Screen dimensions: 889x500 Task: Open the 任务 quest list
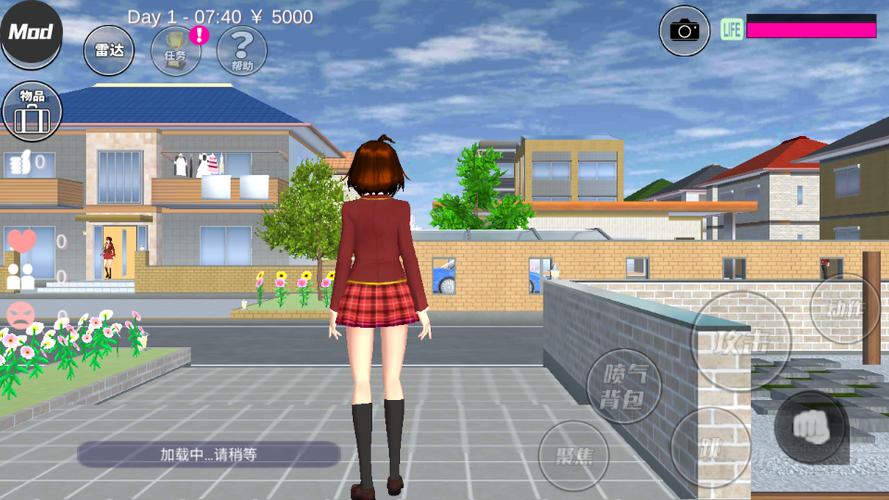tap(176, 50)
